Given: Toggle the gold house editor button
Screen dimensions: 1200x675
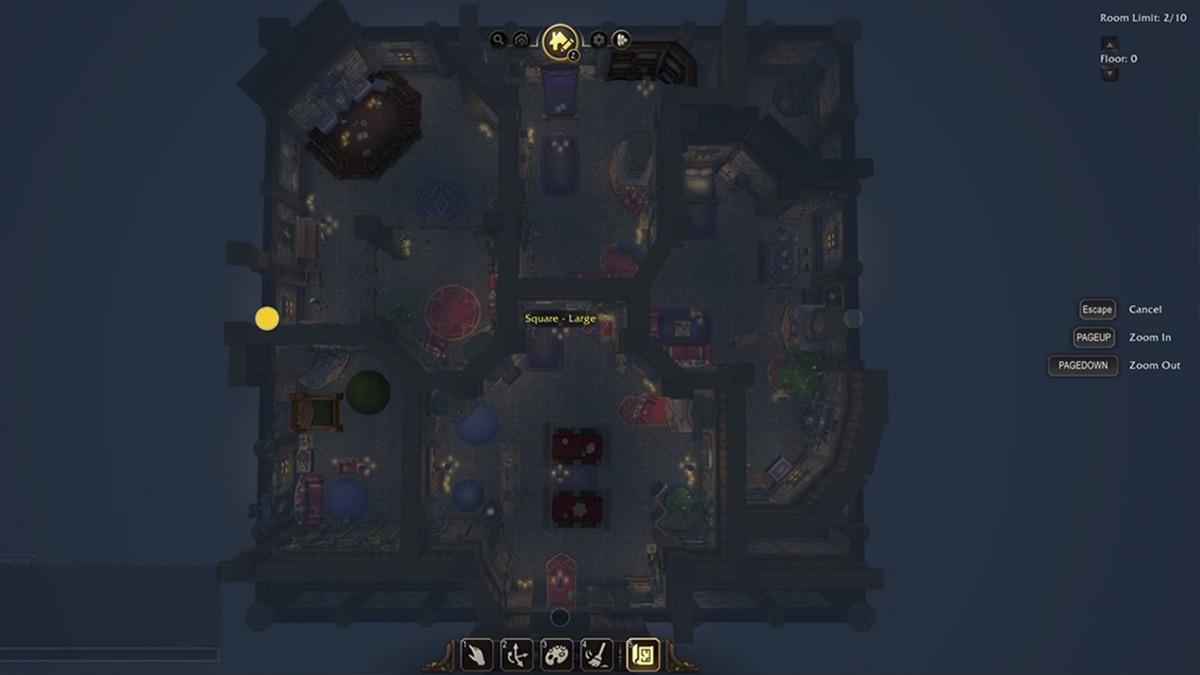Looking at the screenshot, I should tap(559, 41).
